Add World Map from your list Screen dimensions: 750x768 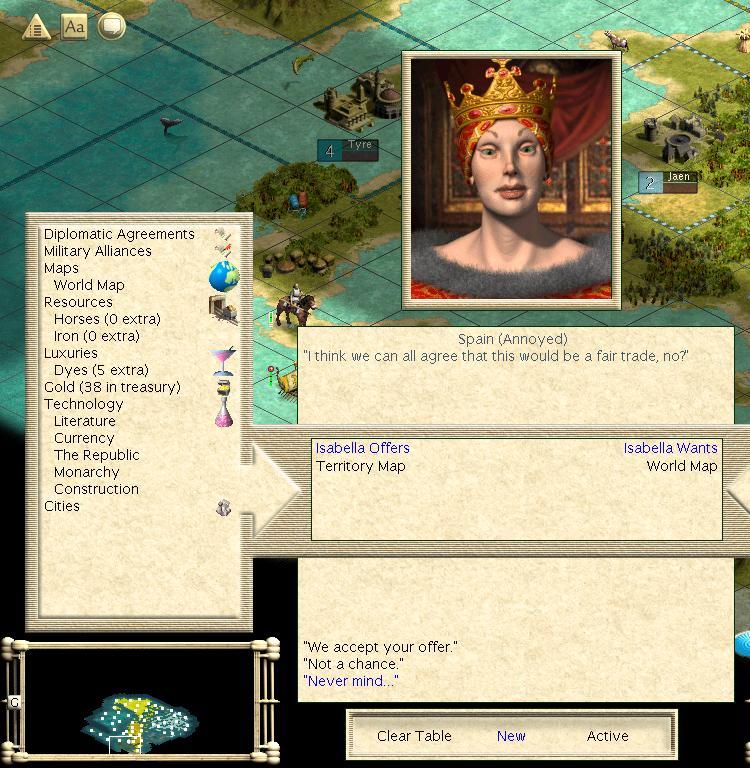(x=89, y=285)
